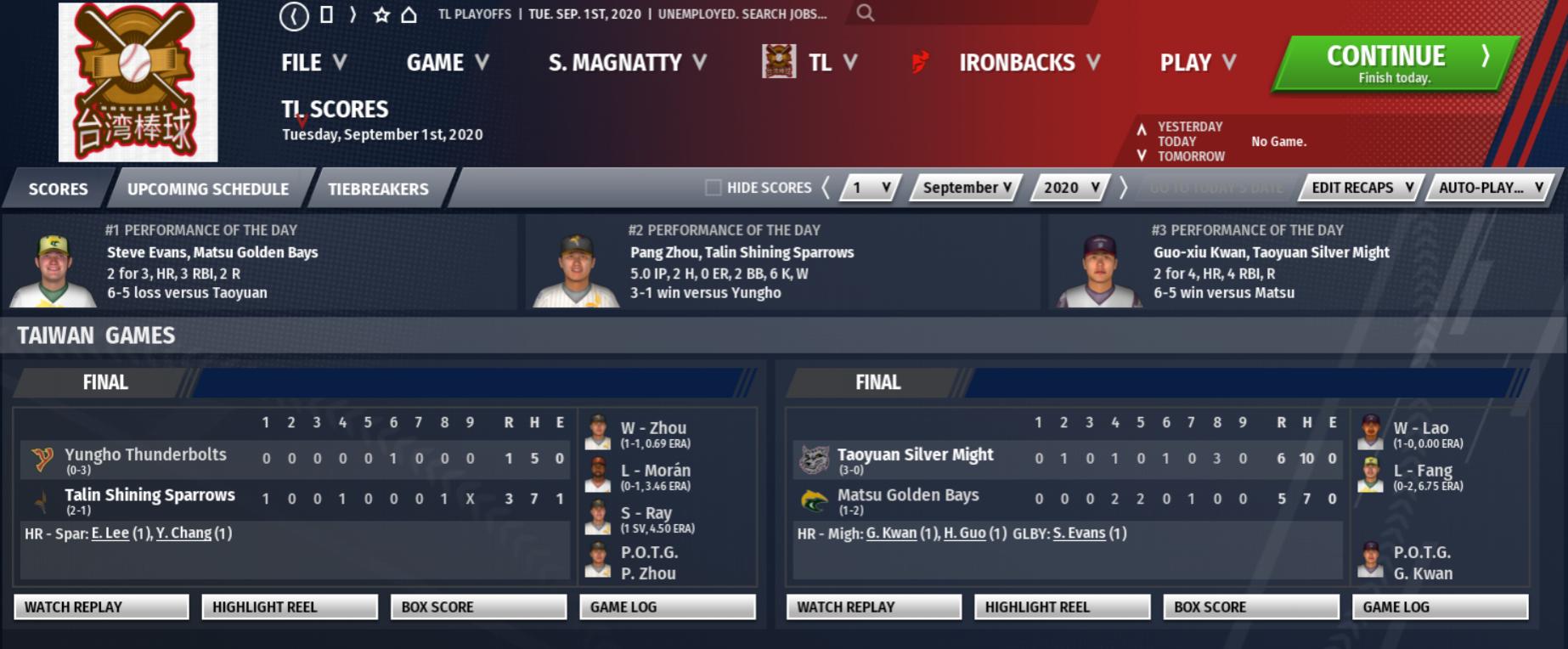
Task: Click the search magnifier icon
Action: click(865, 13)
